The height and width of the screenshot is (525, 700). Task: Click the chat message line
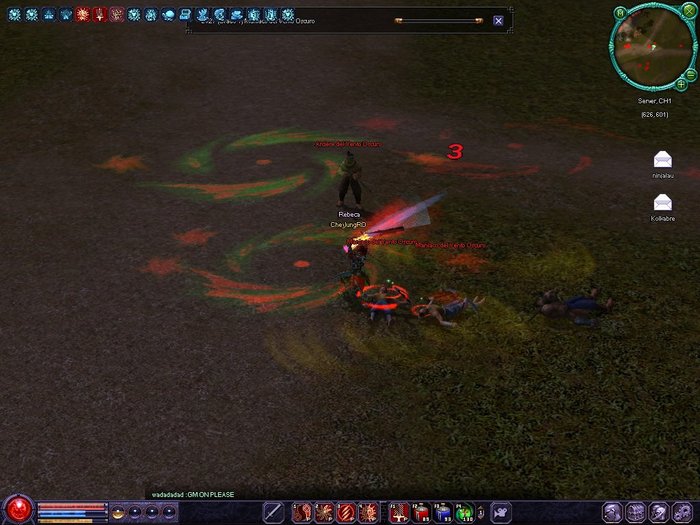[x=190, y=494]
